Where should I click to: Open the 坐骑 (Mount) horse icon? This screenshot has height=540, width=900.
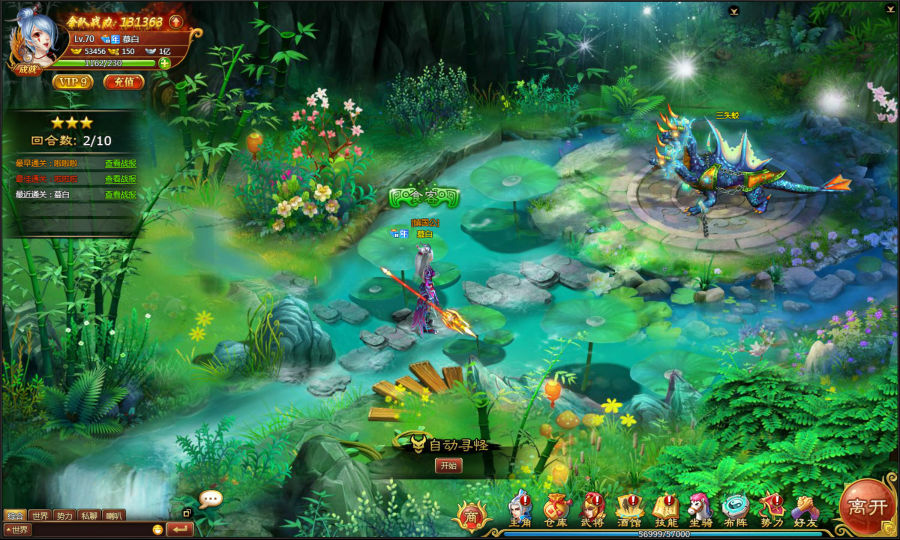[x=700, y=508]
